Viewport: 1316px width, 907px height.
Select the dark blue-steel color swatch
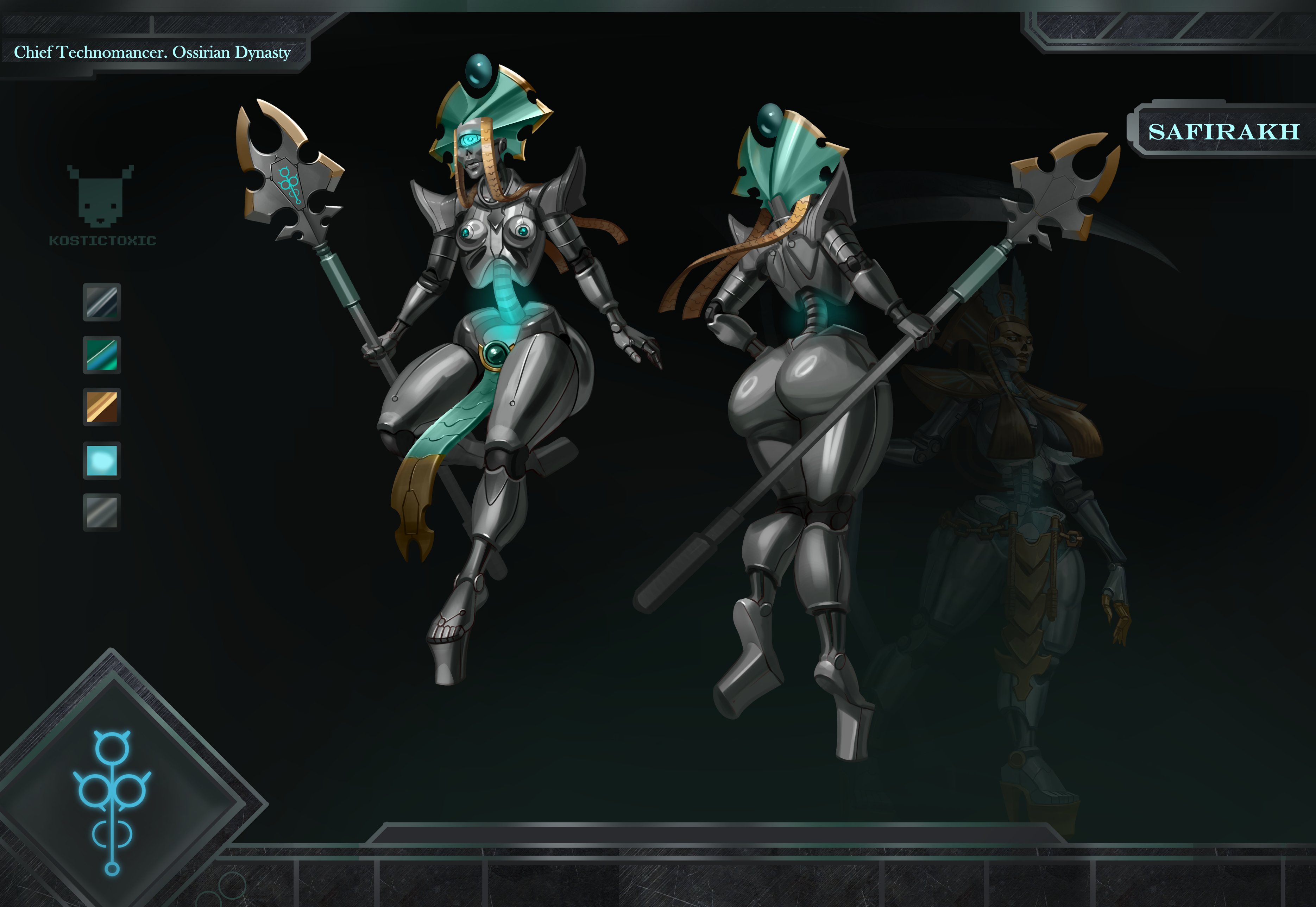pyautogui.click(x=102, y=302)
